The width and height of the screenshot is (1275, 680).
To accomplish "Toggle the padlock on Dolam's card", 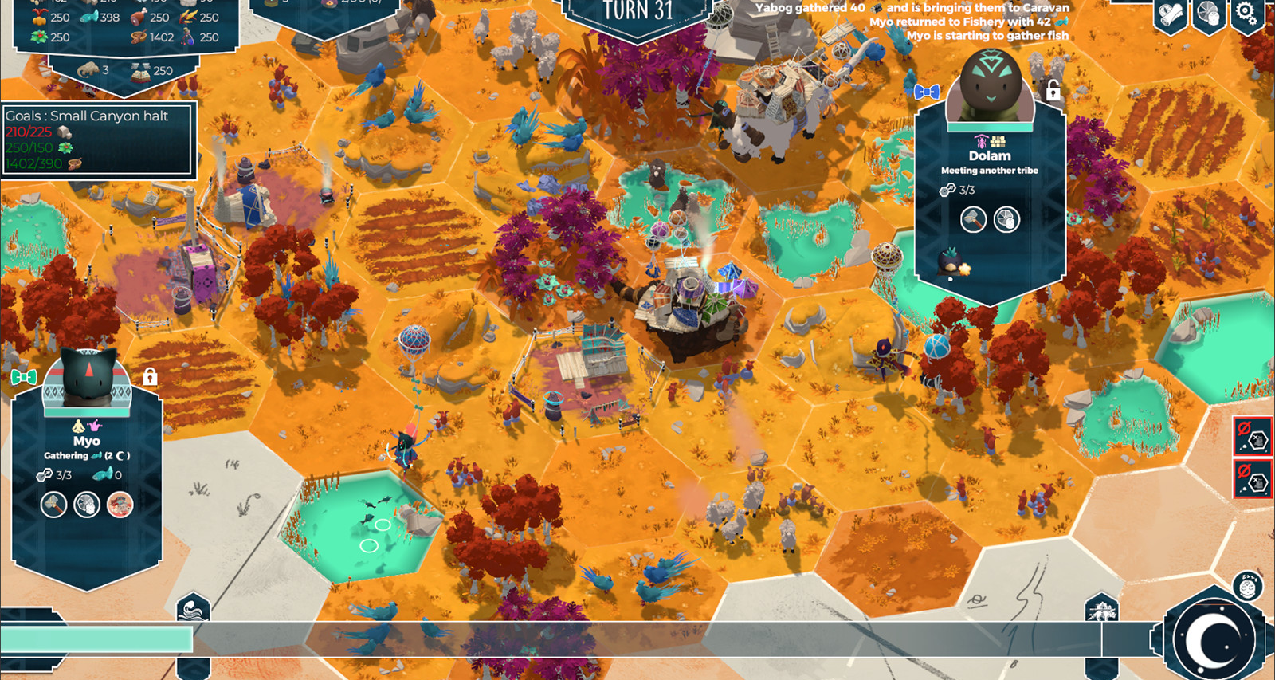I will tap(1053, 91).
